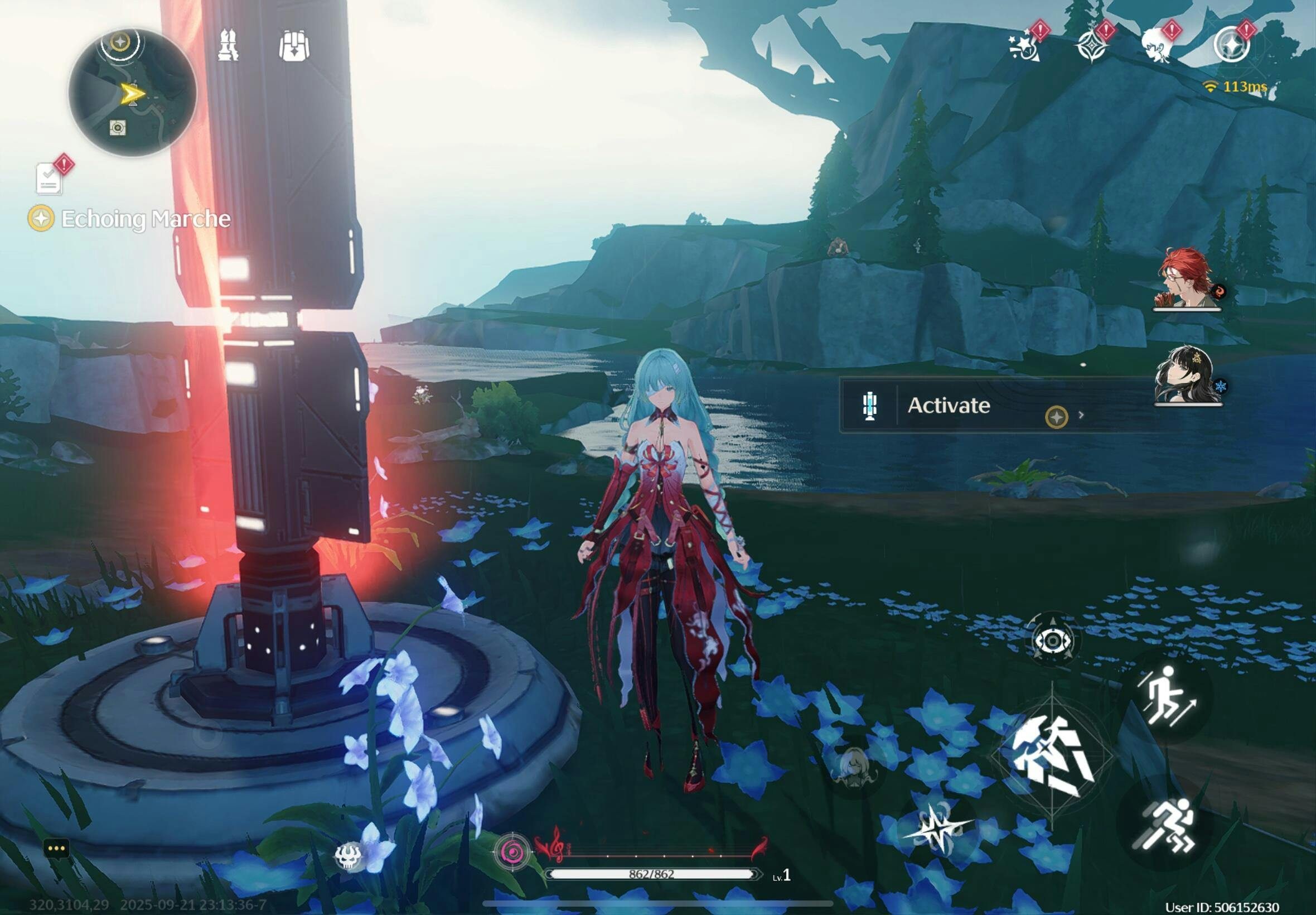1316x915 pixels.
Task: Tap the basic attack button
Action: [x=1052, y=757]
